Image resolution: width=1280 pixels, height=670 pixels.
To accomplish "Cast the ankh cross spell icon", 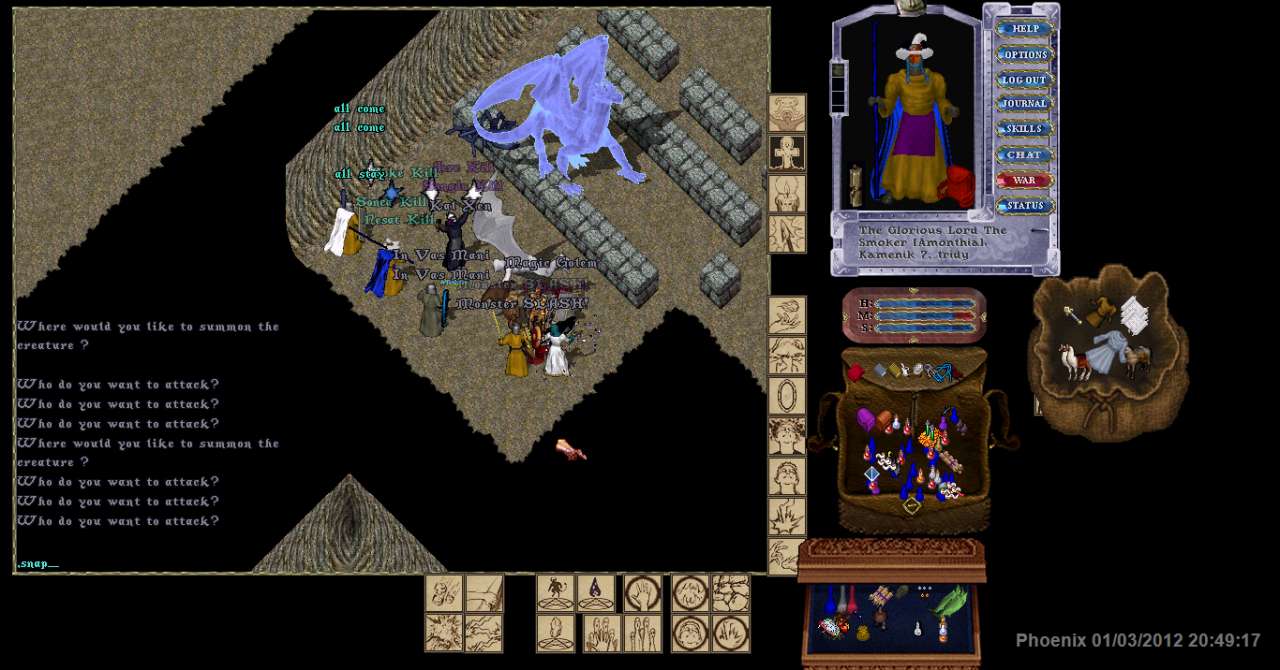I will (787, 153).
